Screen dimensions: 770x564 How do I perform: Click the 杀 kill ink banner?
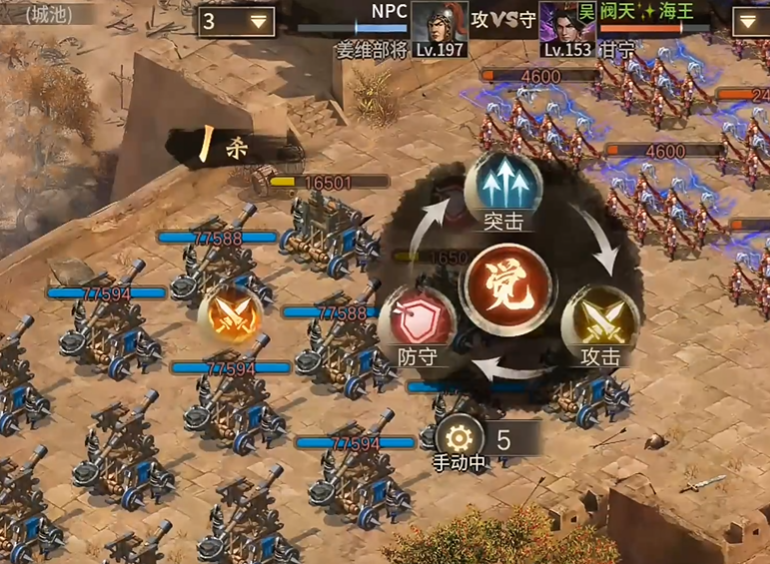pos(226,148)
